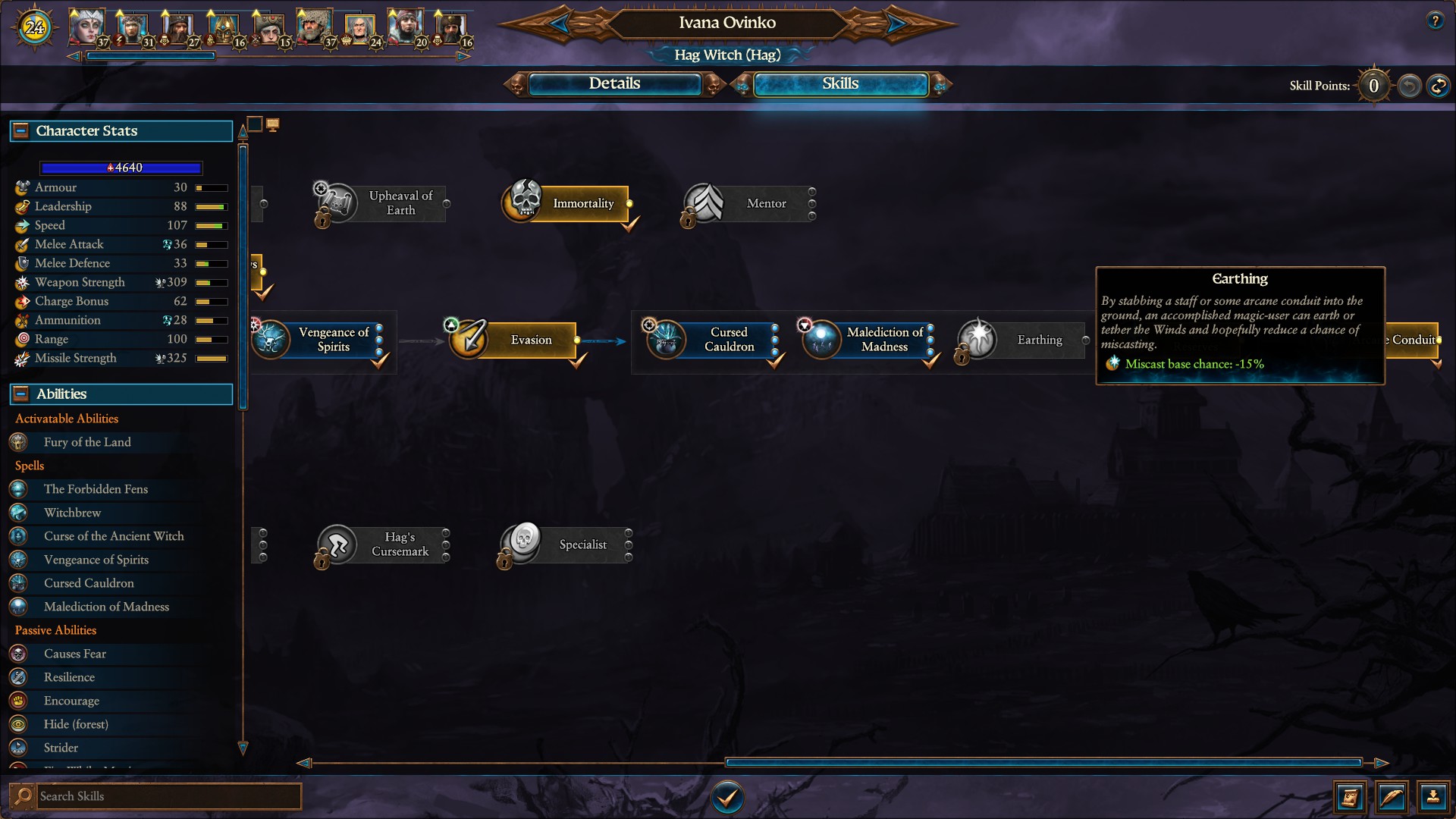Screen dimensions: 1456x819
Task: Collapse the Character Stats panel
Action: pos(20,130)
